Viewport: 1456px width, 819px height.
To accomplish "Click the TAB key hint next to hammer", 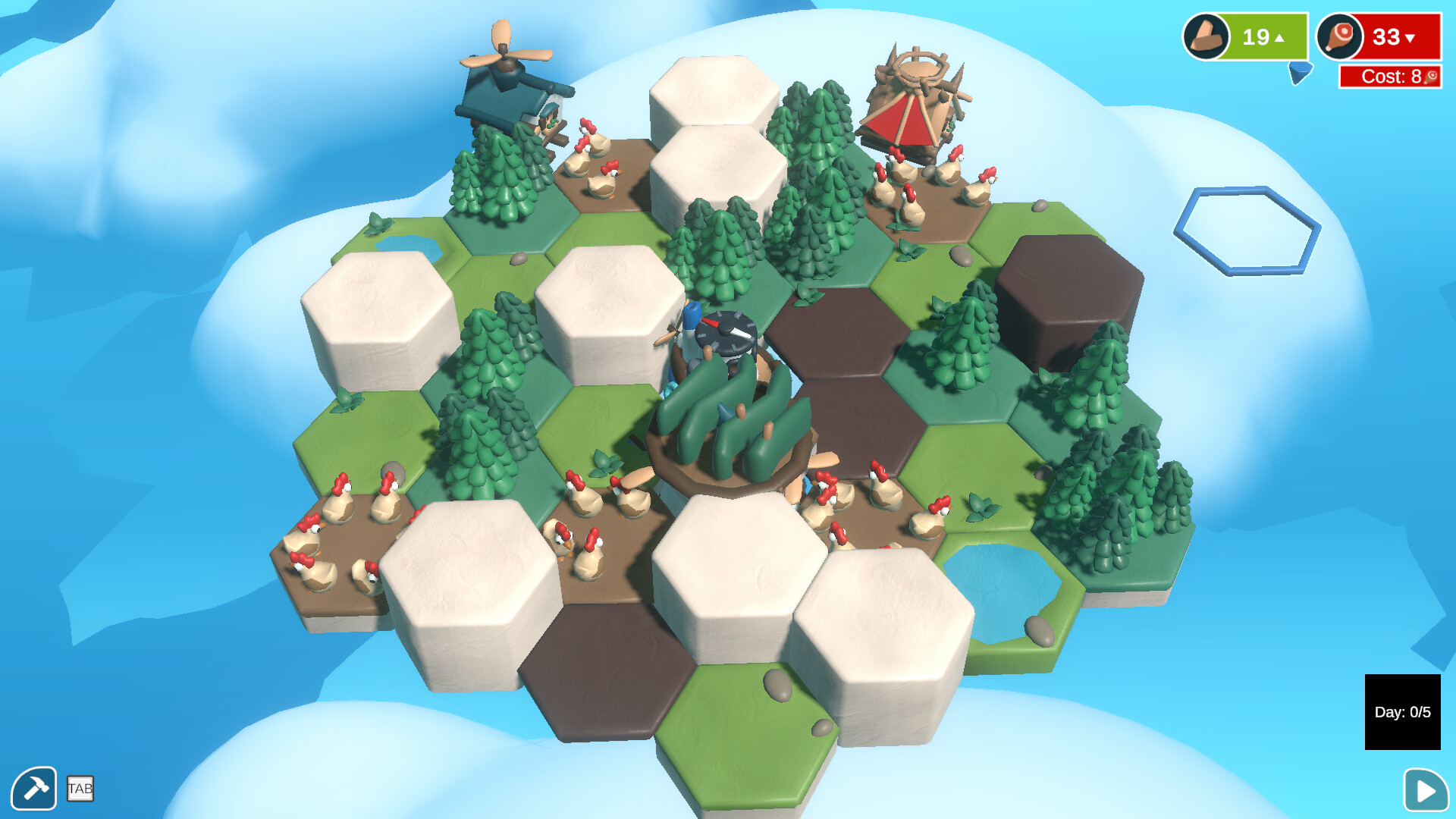I will 80,790.
